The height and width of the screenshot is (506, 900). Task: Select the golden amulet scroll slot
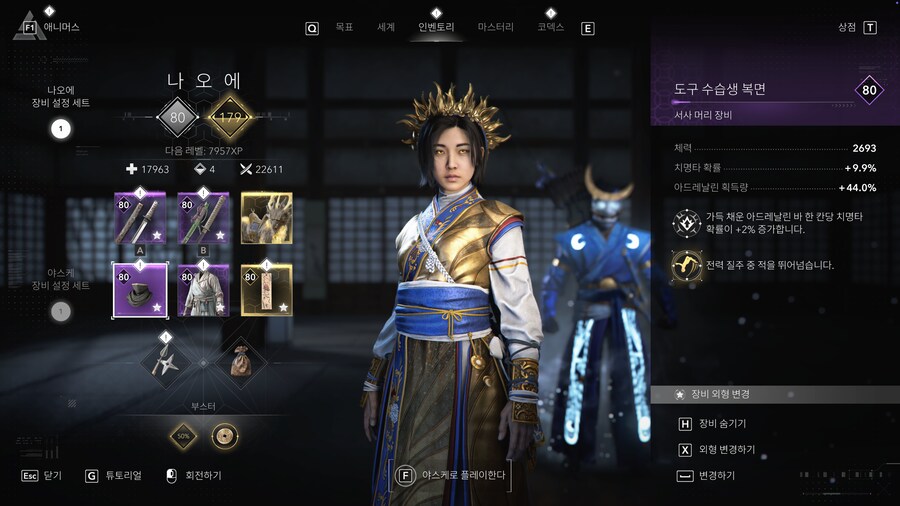pos(267,291)
